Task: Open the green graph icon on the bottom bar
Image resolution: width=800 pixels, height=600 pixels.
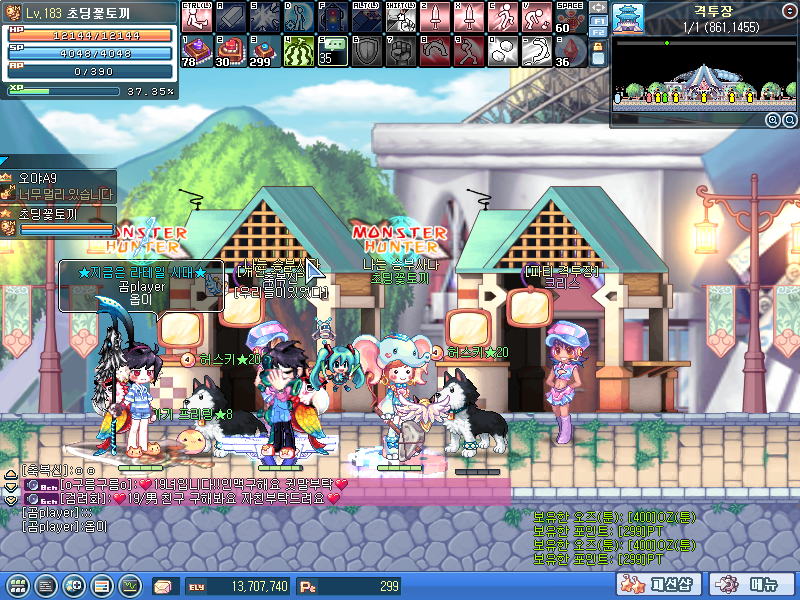Action: (x=131, y=585)
